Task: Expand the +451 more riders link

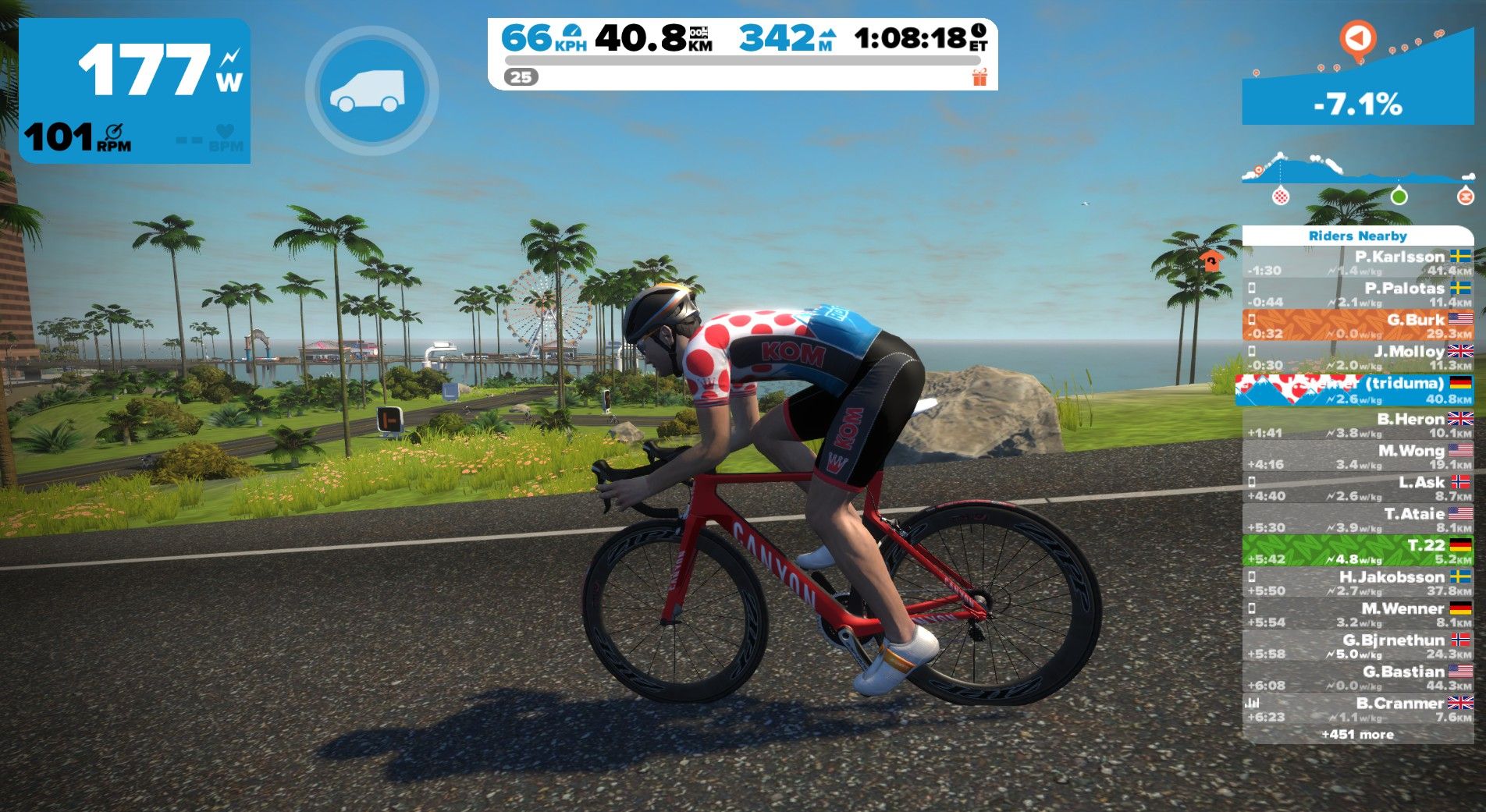Action: pos(1357,734)
